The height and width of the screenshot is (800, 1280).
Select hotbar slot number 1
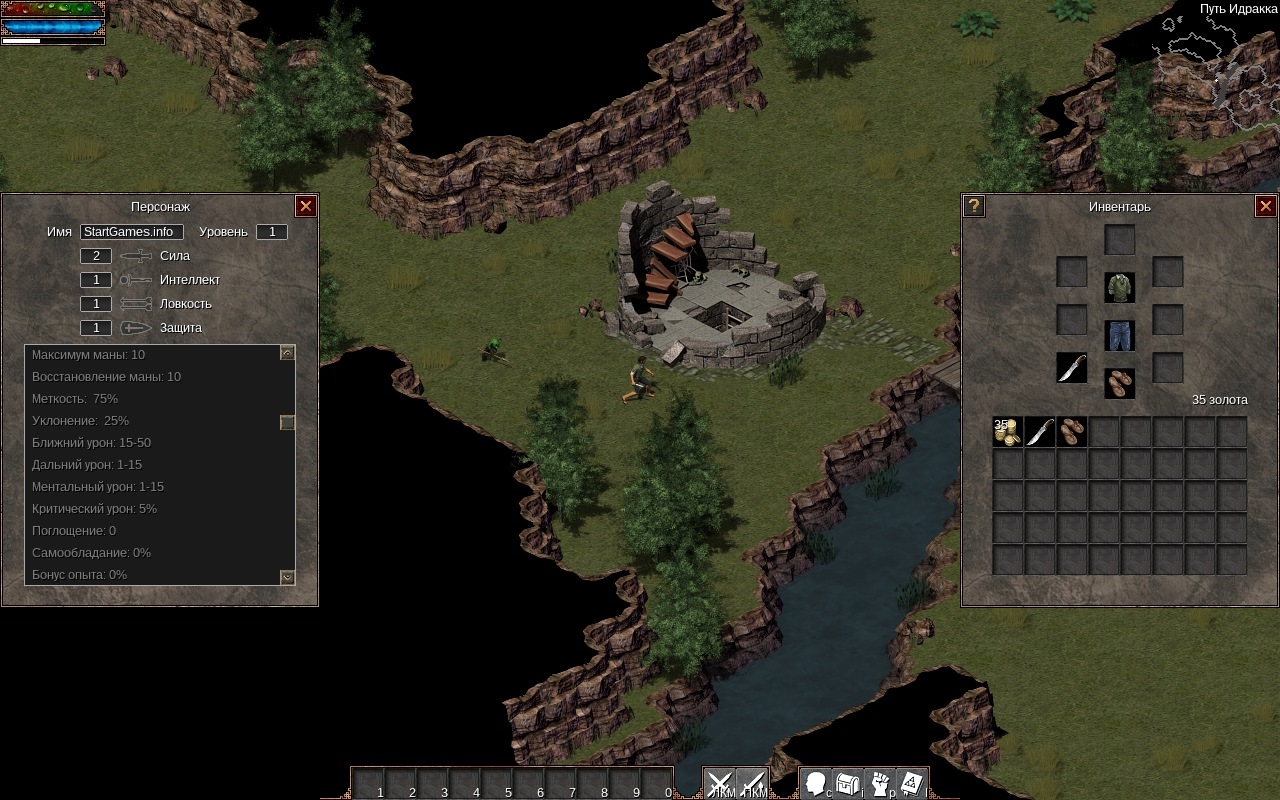pos(369,783)
